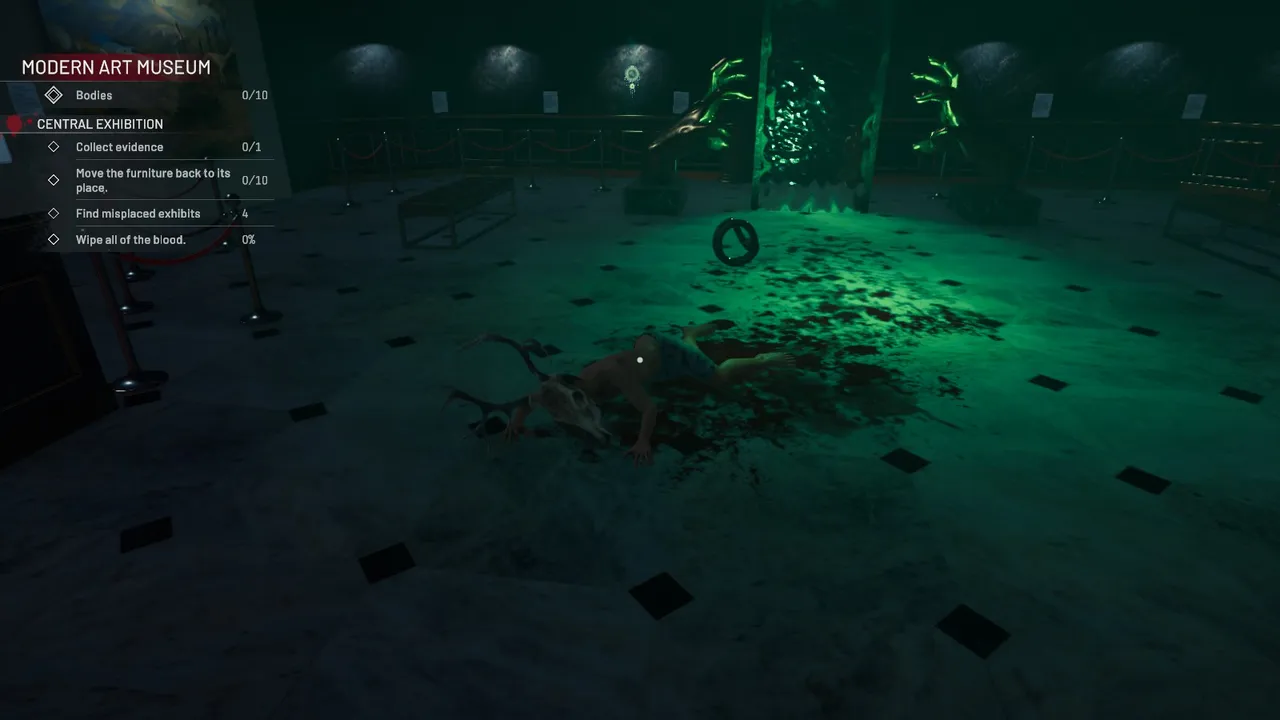This screenshot has width=1280, height=720.
Task: Click the Find misplaced exhibits diamond icon
Action: [x=54, y=213]
